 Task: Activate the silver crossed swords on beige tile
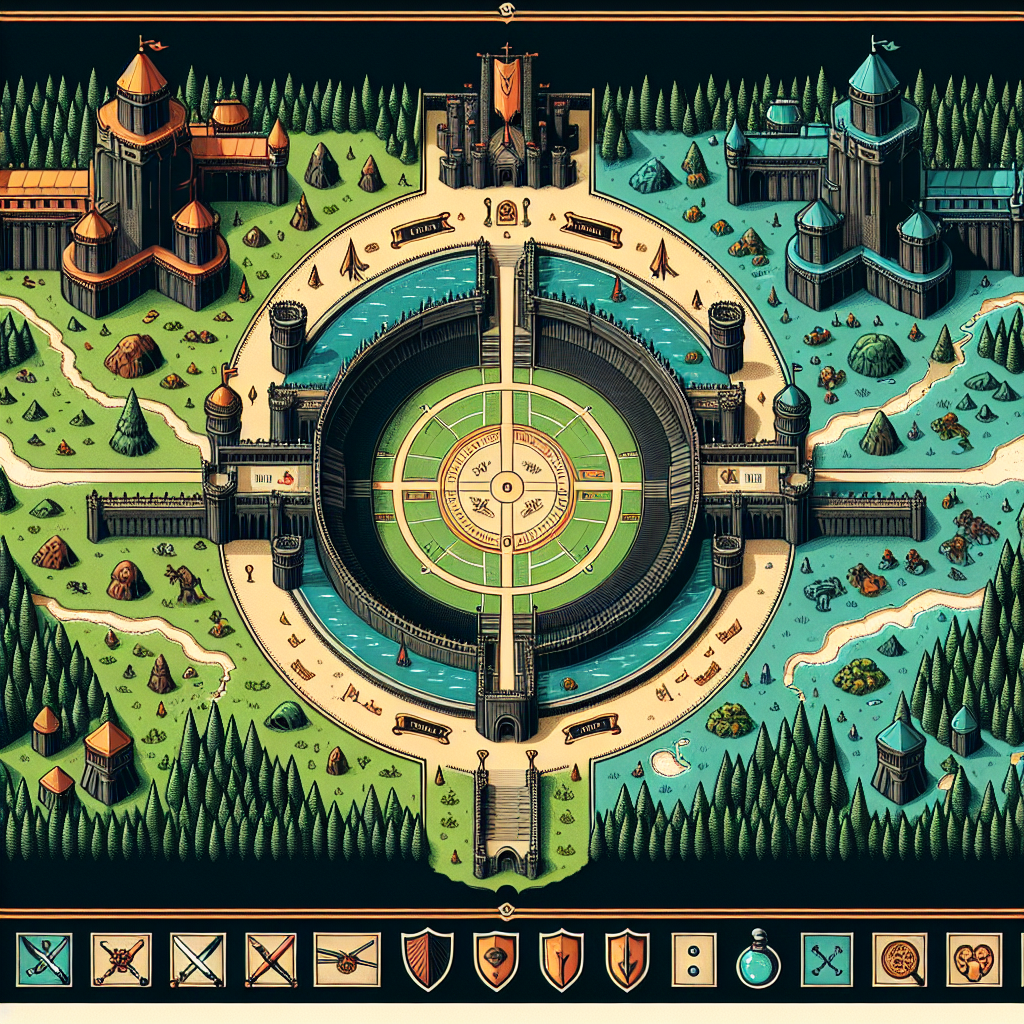click(x=196, y=960)
